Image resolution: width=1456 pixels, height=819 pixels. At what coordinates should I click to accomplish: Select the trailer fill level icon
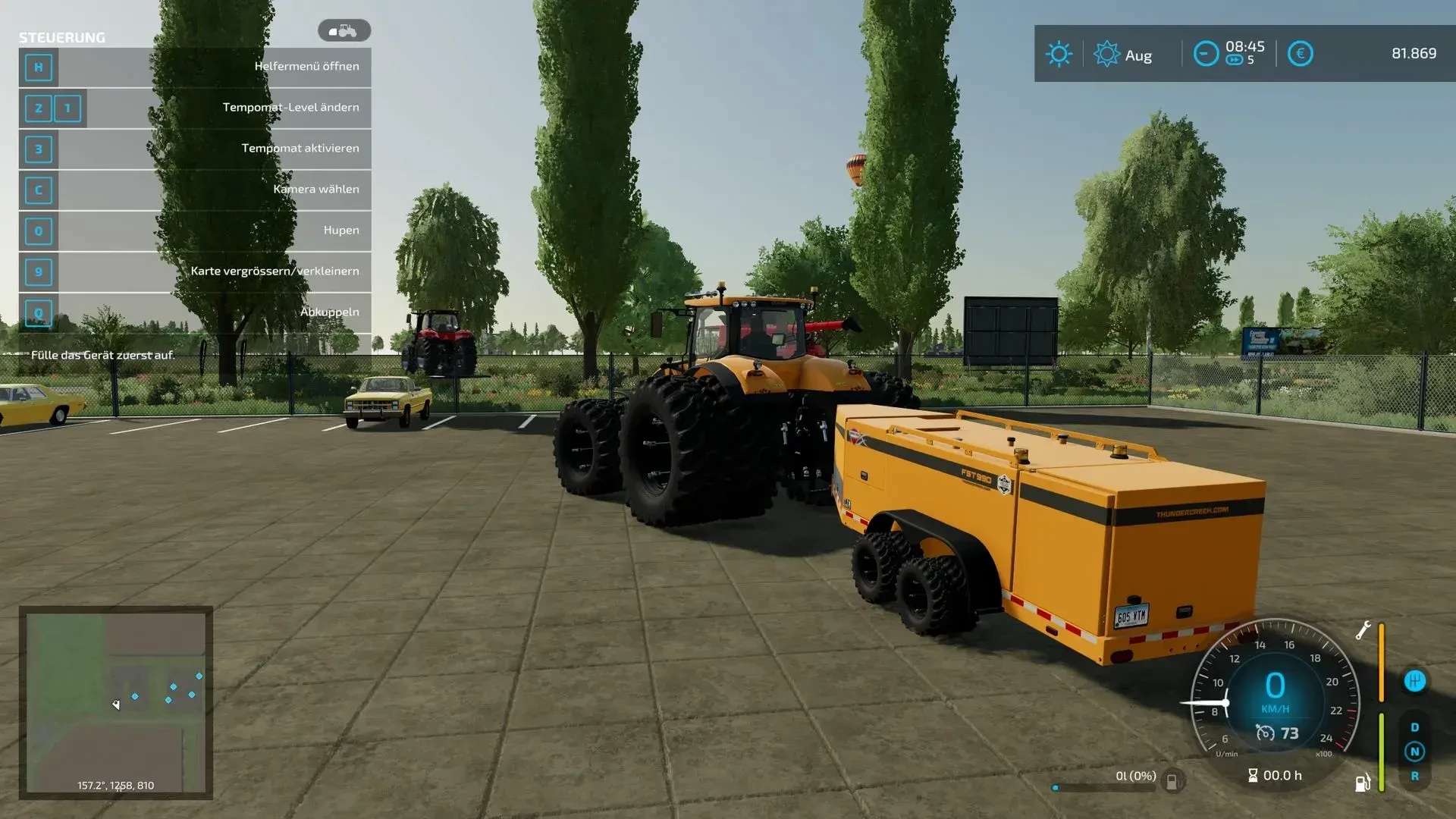tap(1172, 781)
